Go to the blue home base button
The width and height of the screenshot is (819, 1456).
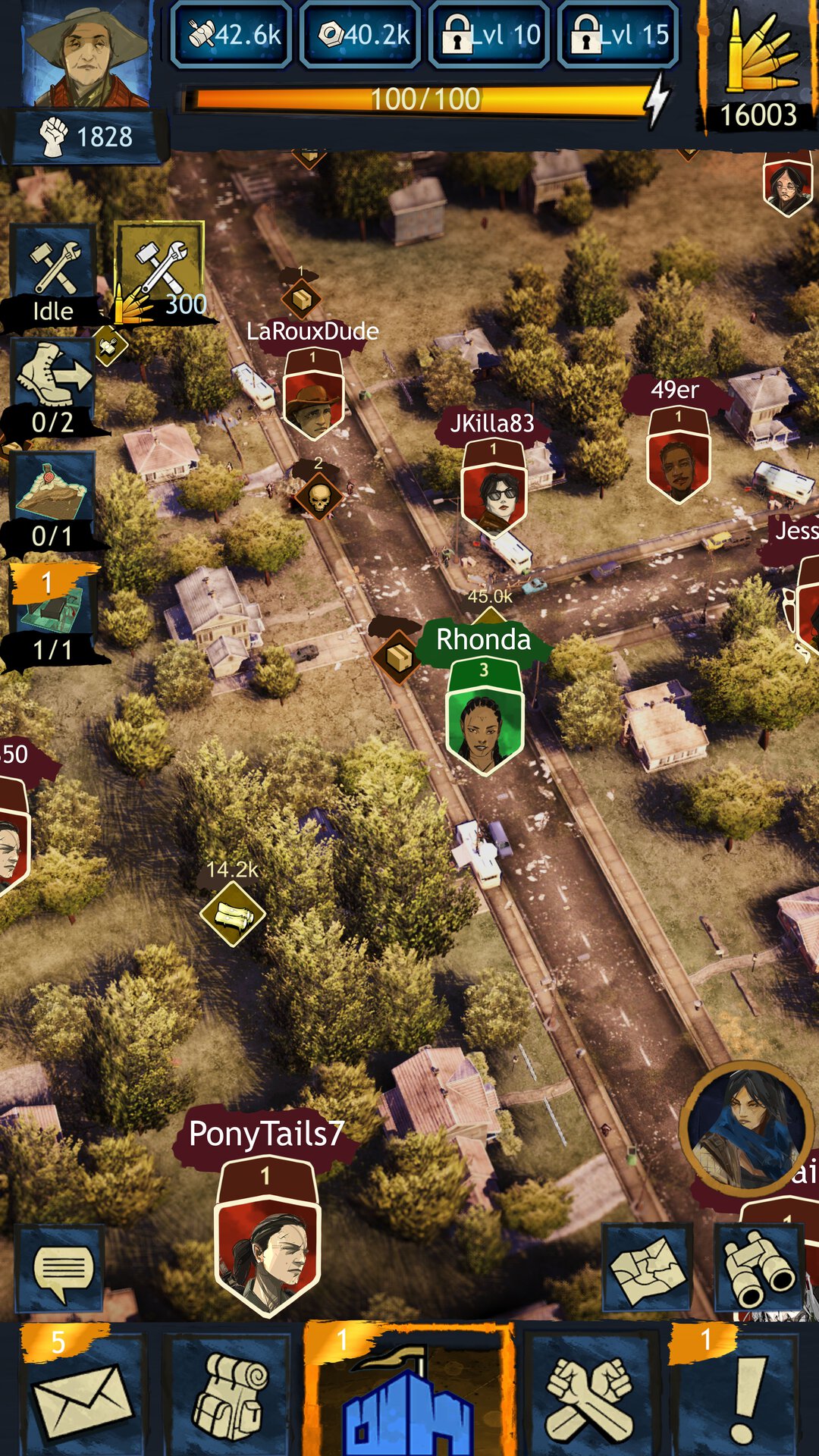click(408, 1398)
